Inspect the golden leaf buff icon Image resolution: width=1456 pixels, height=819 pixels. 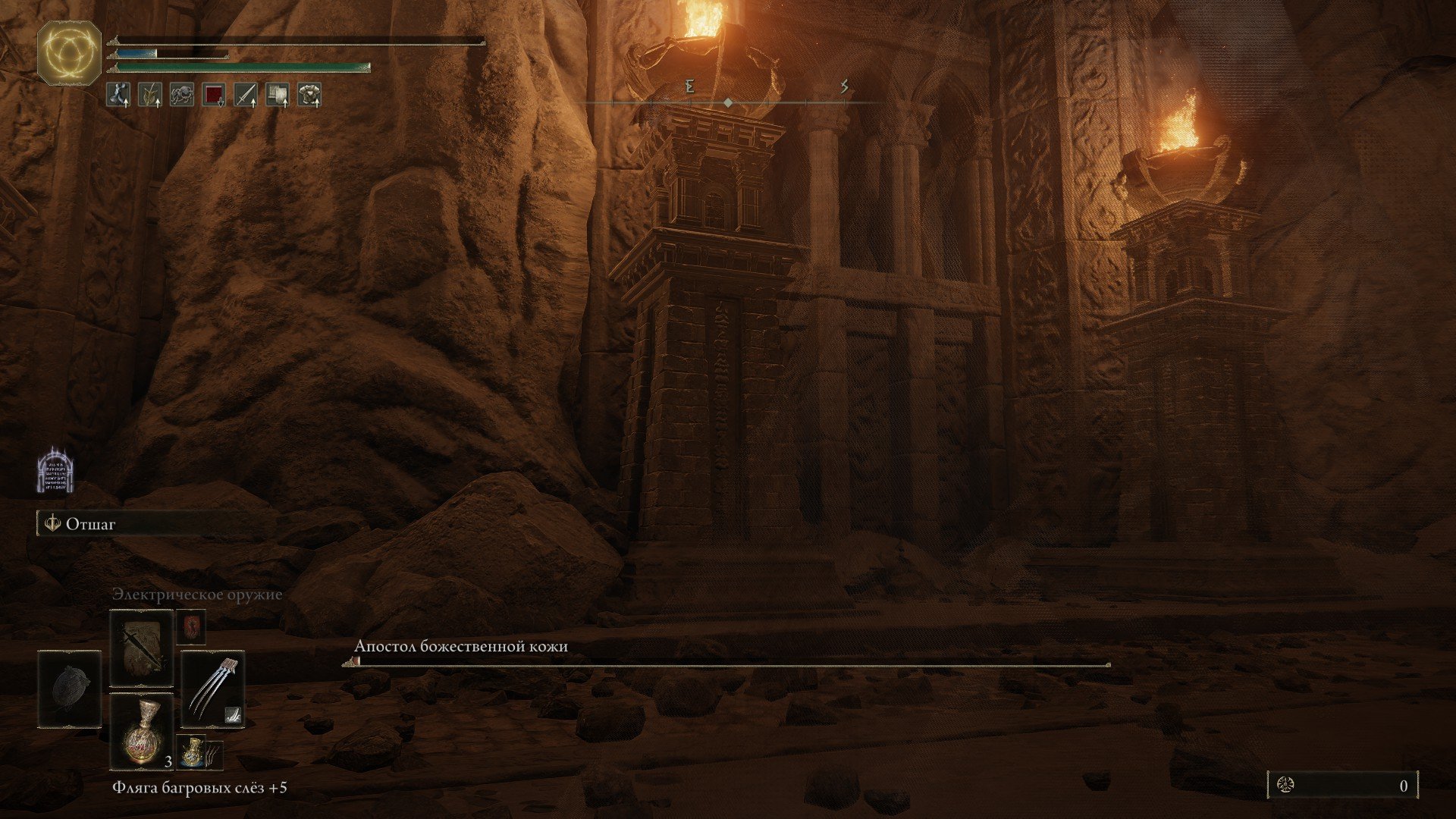[x=149, y=94]
